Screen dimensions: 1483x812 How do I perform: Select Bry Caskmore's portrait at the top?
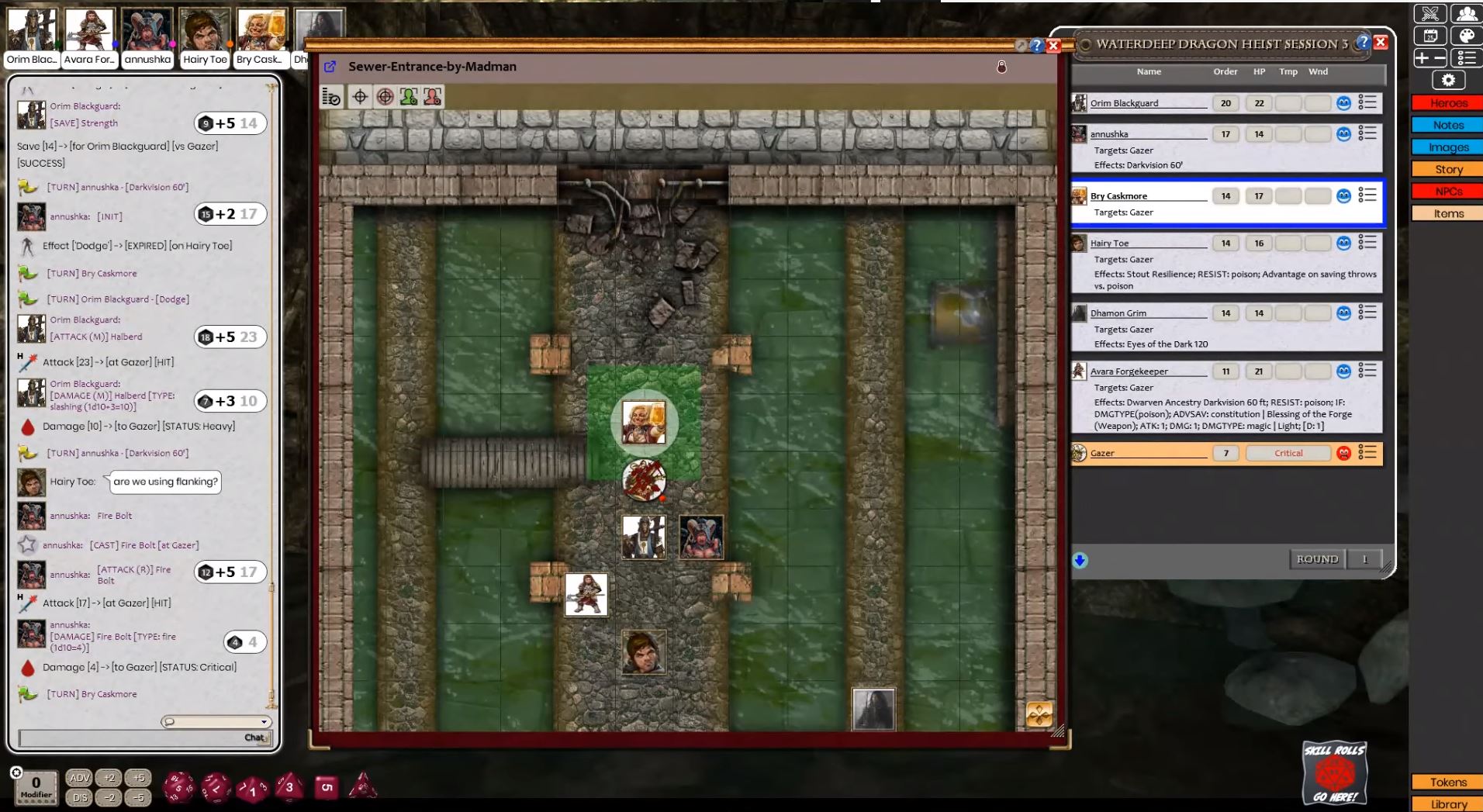click(261, 29)
